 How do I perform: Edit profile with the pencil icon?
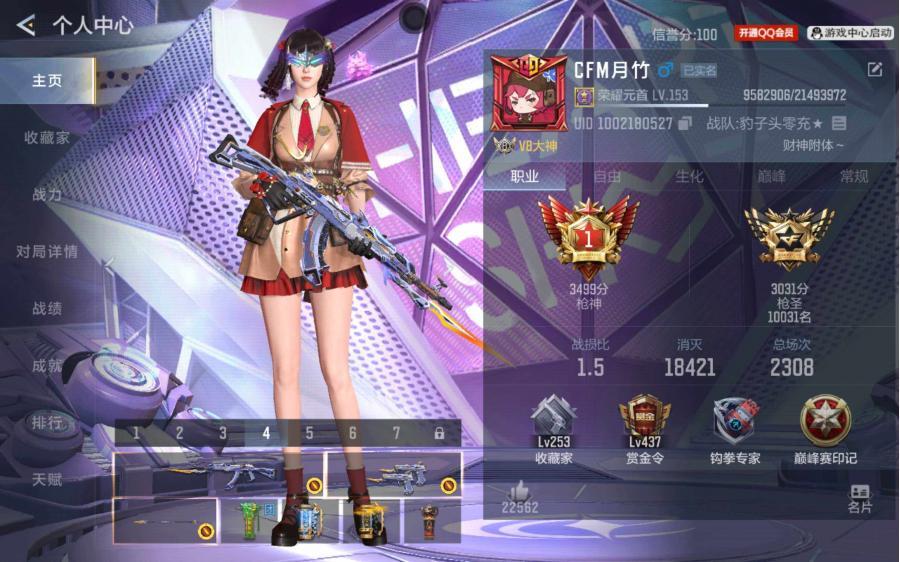click(875, 69)
